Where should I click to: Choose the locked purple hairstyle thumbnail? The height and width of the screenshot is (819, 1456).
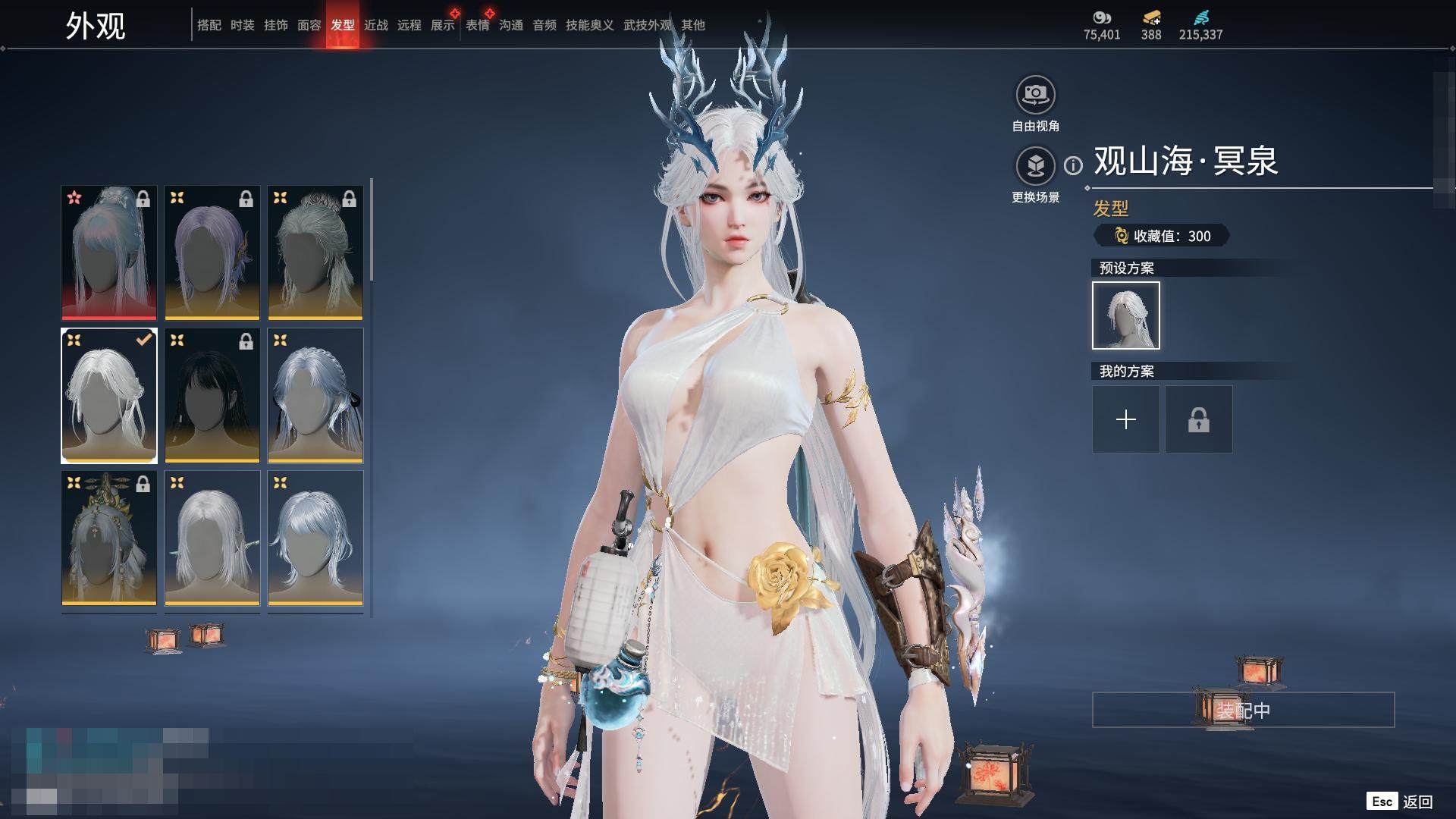(212, 253)
